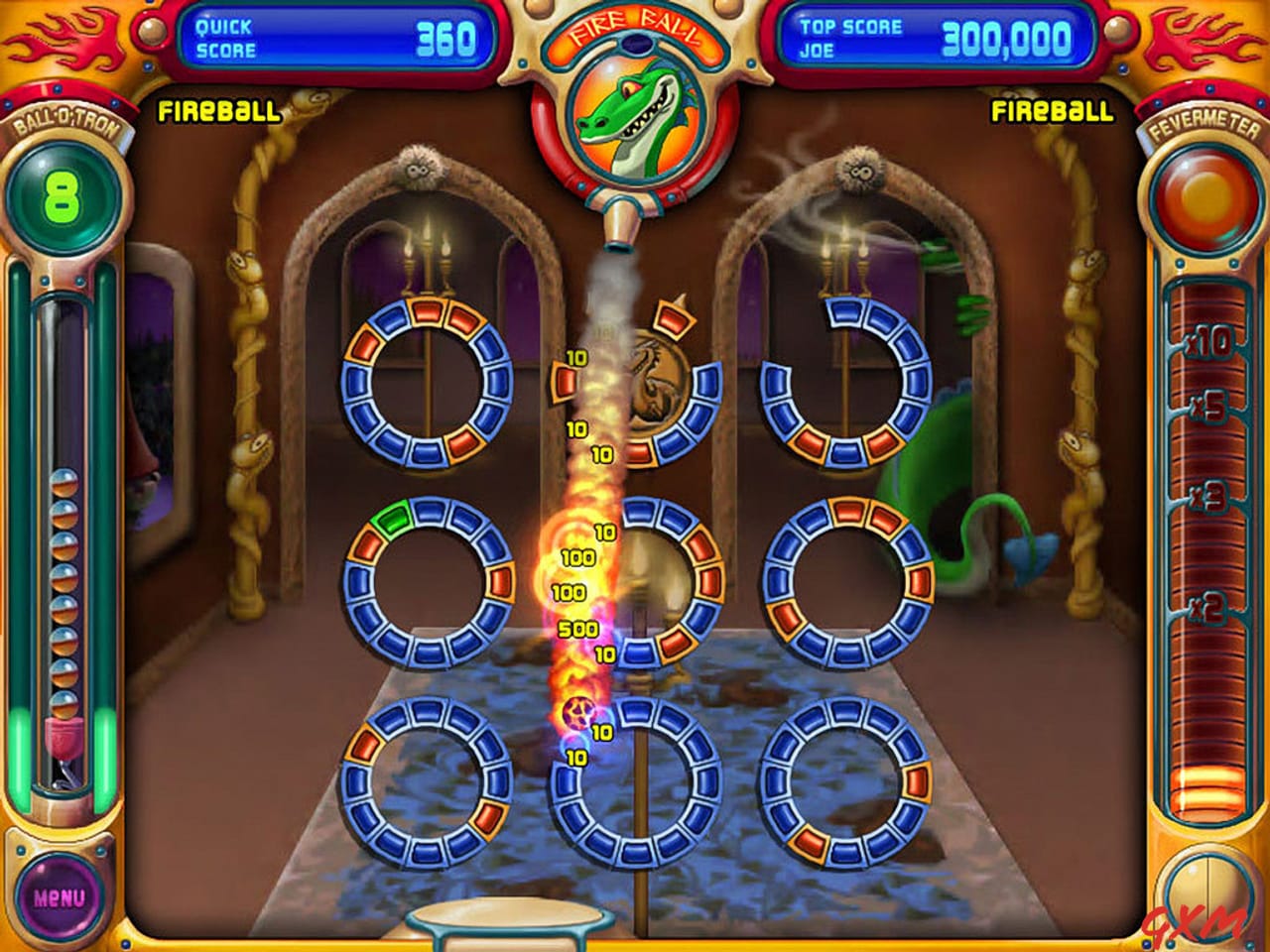The image size is (1270, 952).
Task: Click the Top Score panel showing Joe's 300,000
Action: pyautogui.click(x=933, y=32)
